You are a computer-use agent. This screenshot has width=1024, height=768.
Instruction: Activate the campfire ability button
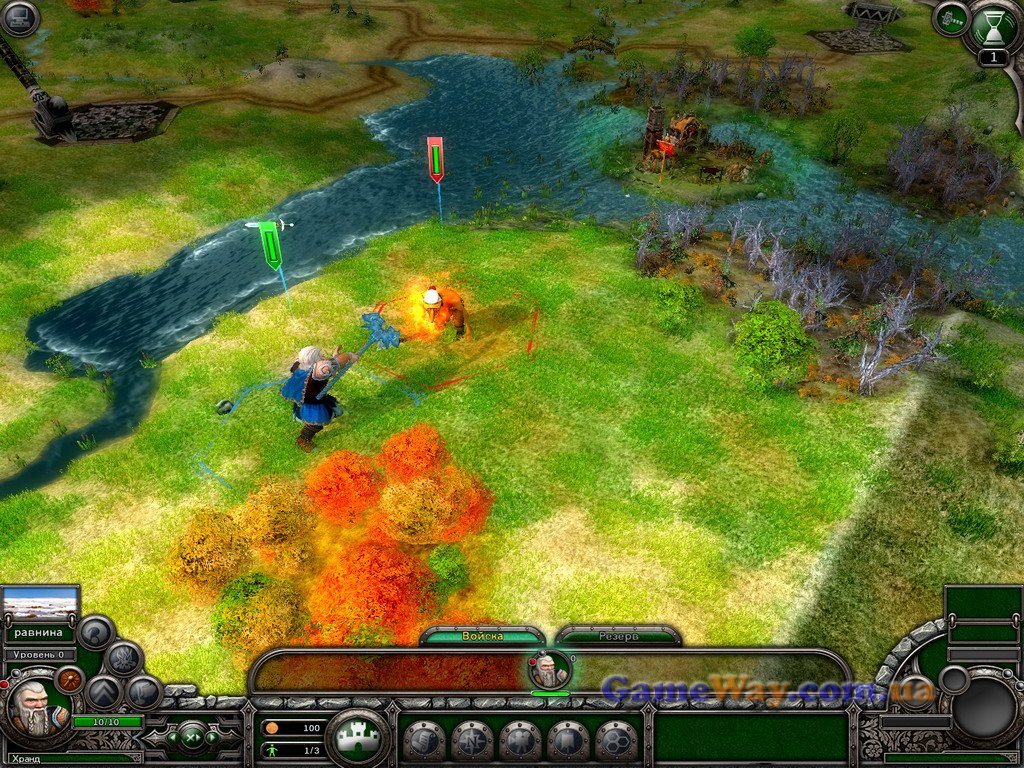click(x=124, y=658)
